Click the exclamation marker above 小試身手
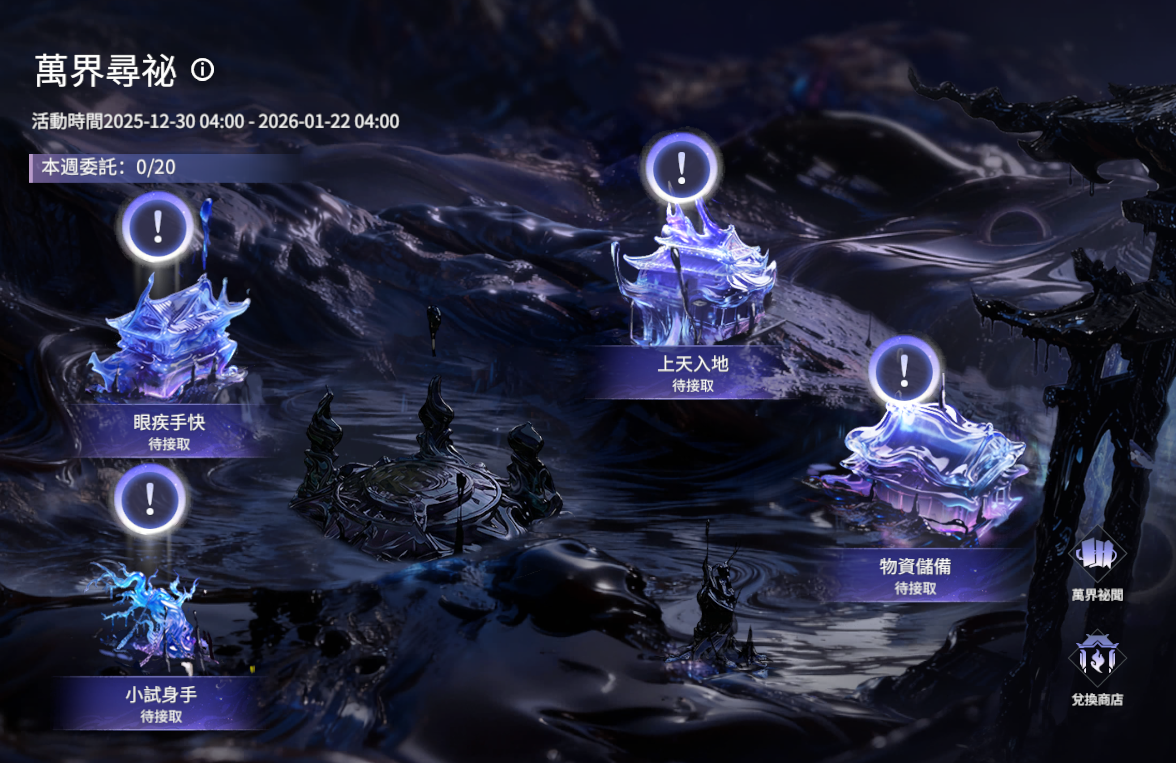Image resolution: width=1176 pixels, height=763 pixels. [149, 497]
